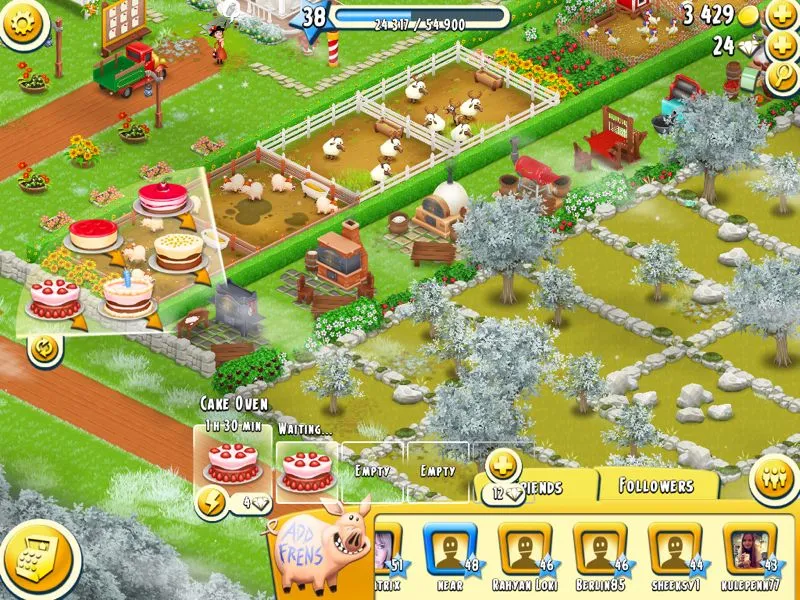Speed up cake production with lightning button
800x600 pixels.
[x=211, y=503]
